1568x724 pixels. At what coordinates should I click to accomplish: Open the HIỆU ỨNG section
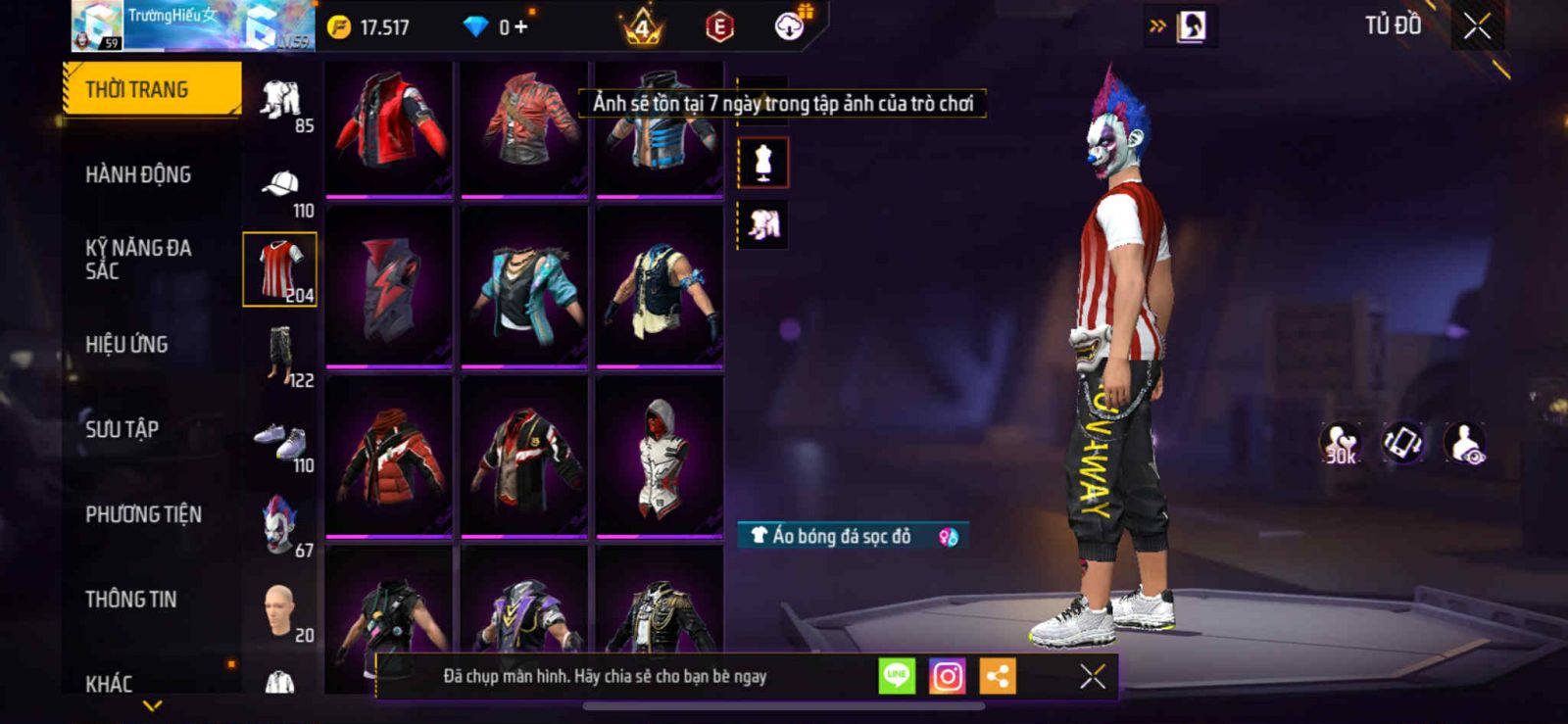coord(126,344)
